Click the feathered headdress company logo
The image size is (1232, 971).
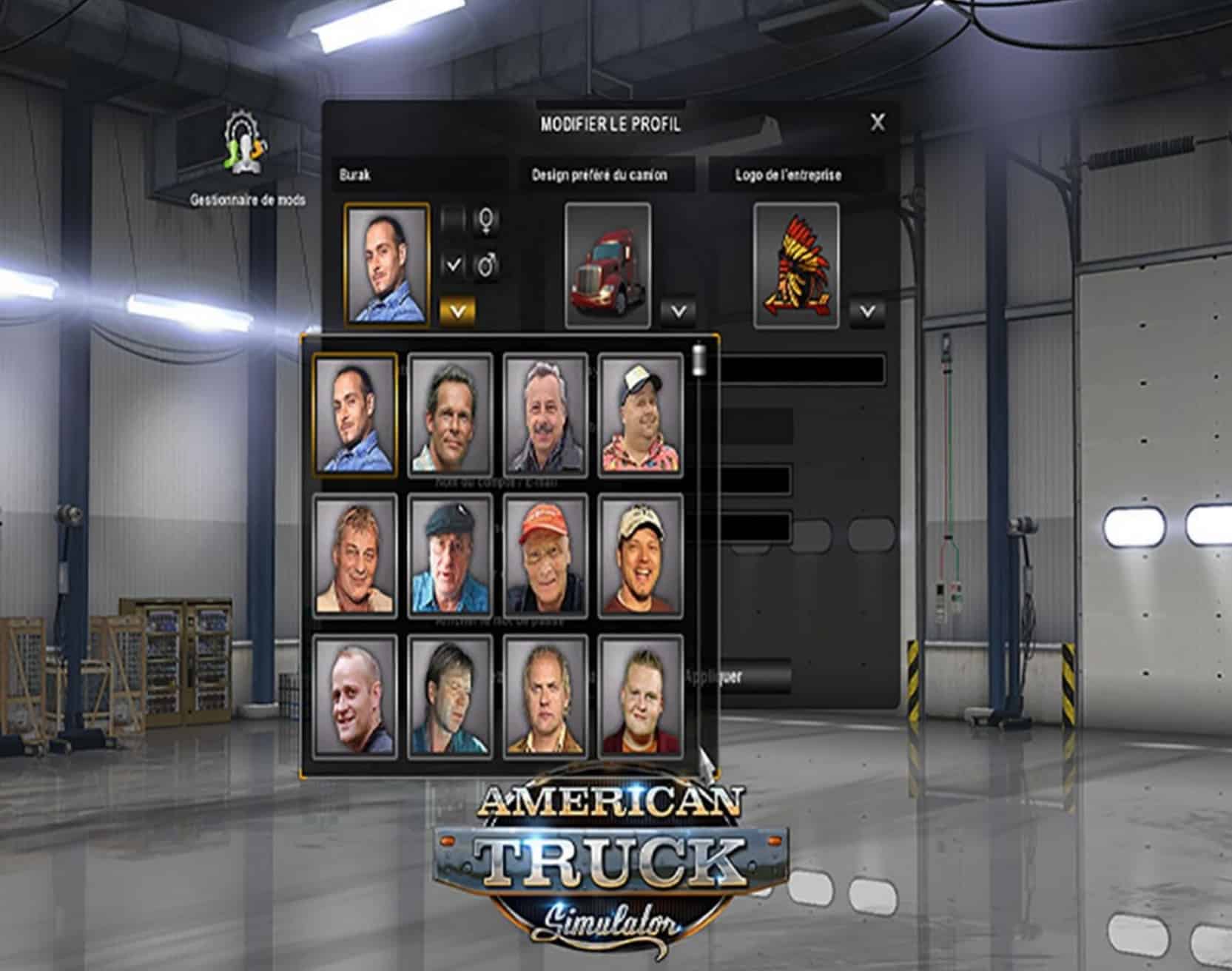pyautogui.click(x=796, y=265)
